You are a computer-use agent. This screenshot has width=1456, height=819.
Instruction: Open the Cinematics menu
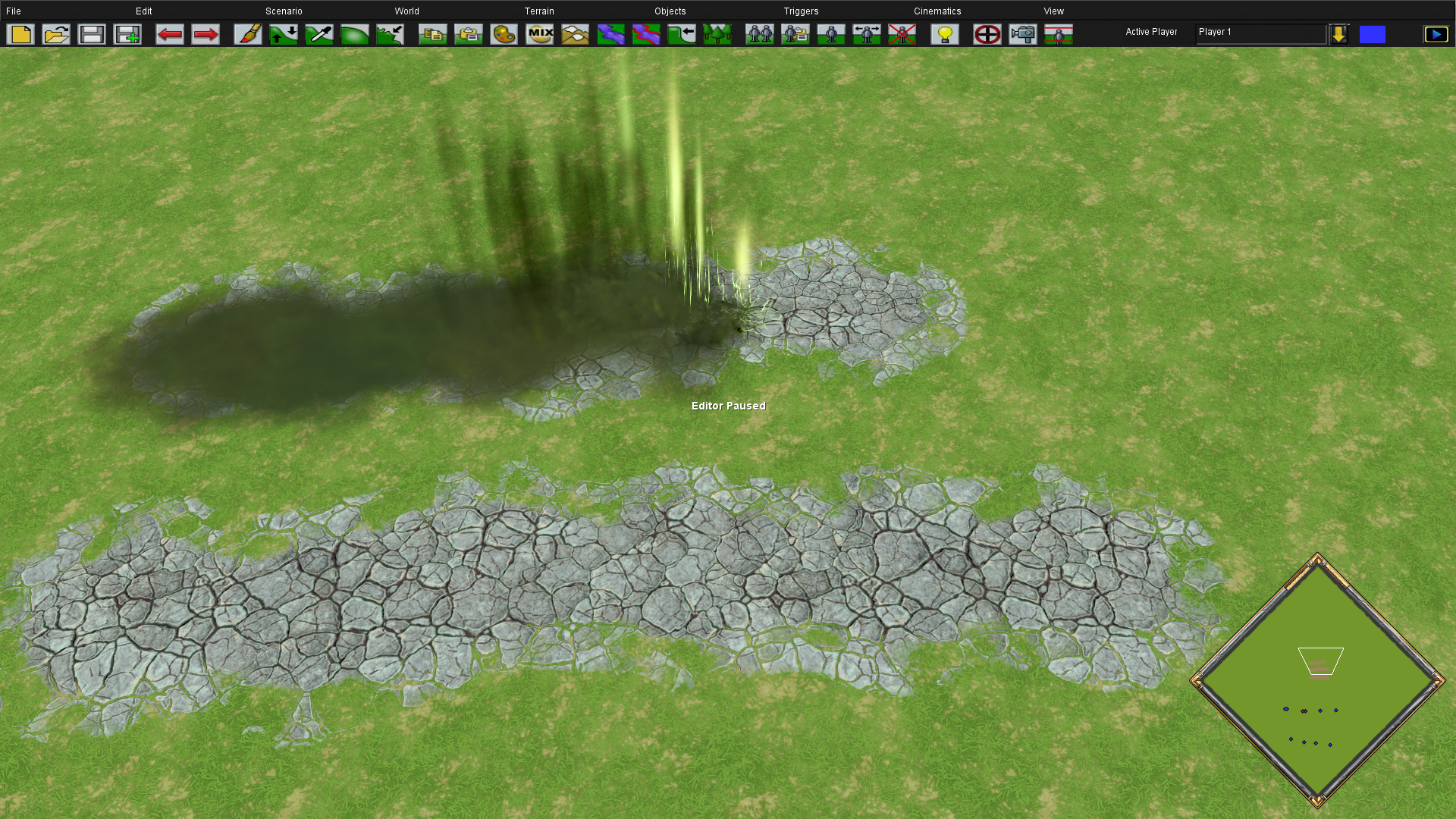coord(937,11)
